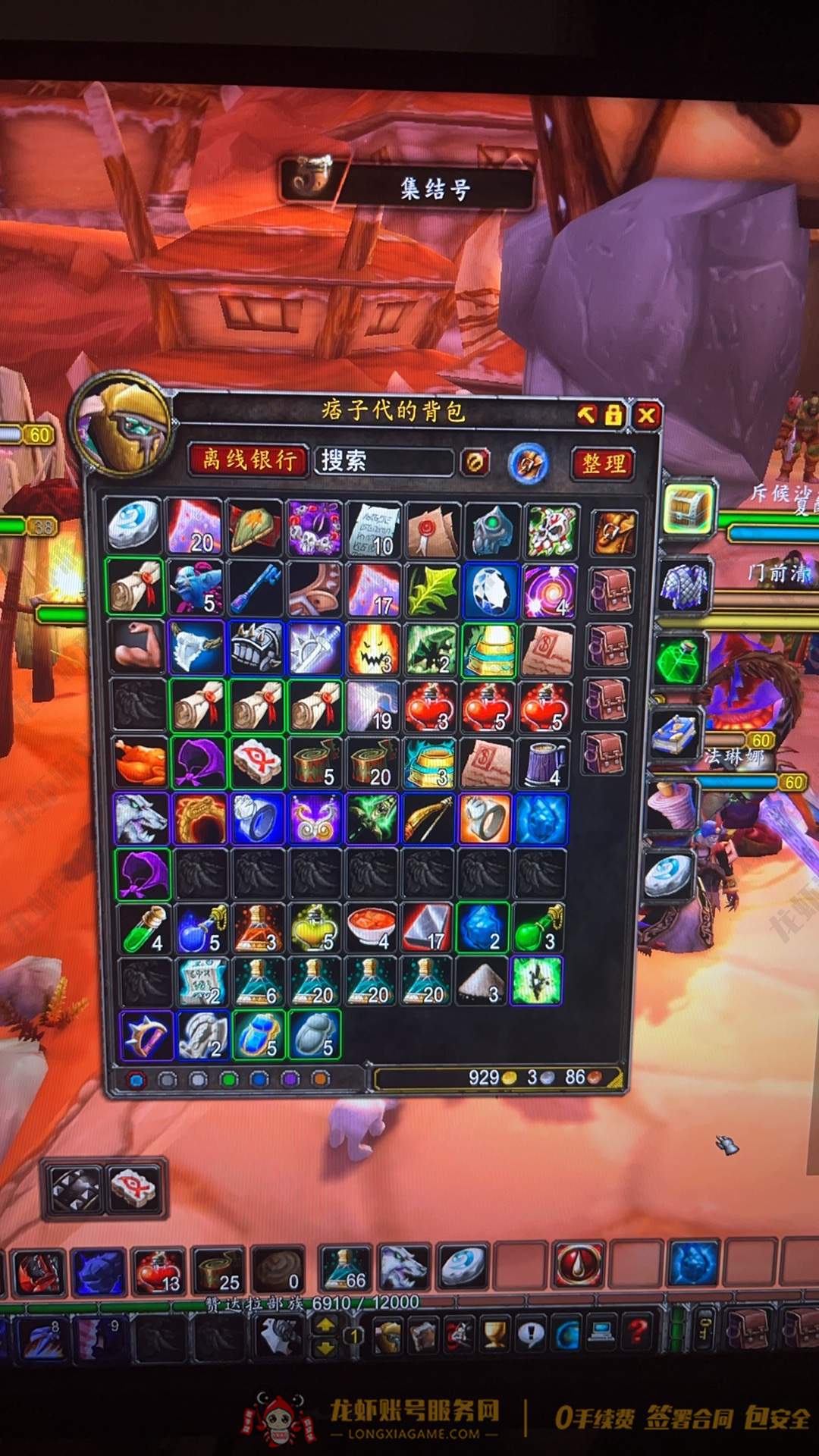Open the treasure chest side button

point(689,504)
